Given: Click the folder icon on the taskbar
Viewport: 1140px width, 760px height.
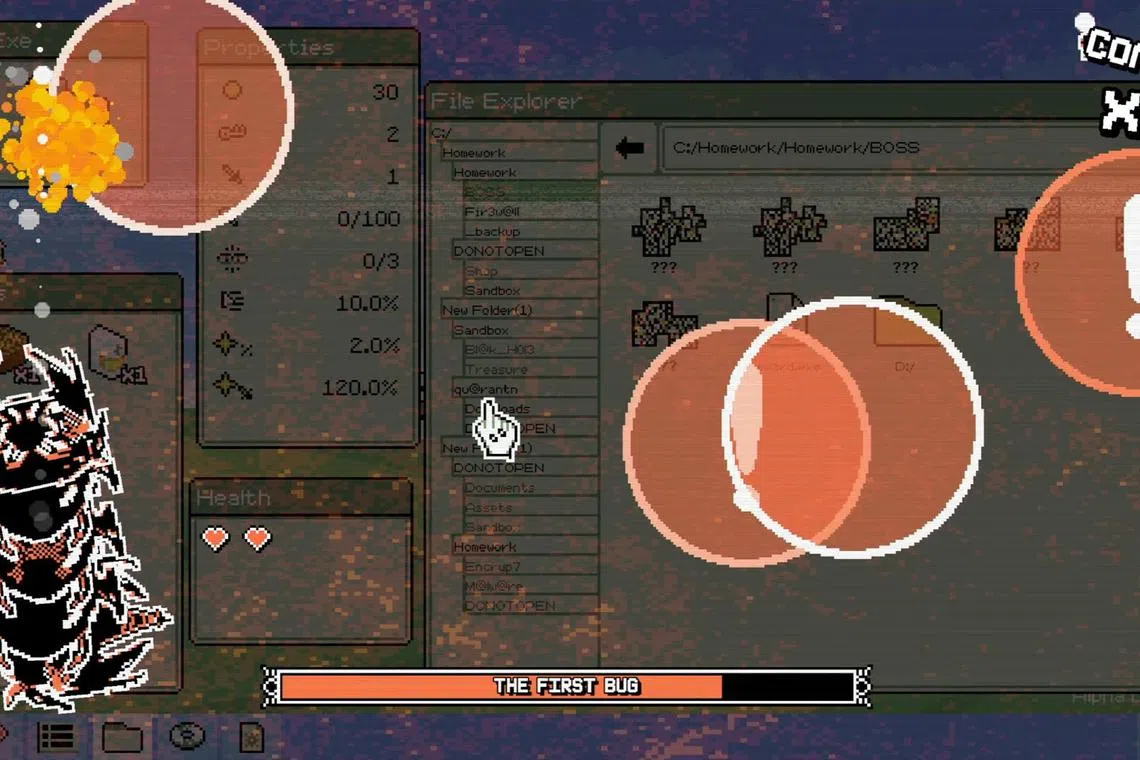Looking at the screenshot, I should (122, 738).
